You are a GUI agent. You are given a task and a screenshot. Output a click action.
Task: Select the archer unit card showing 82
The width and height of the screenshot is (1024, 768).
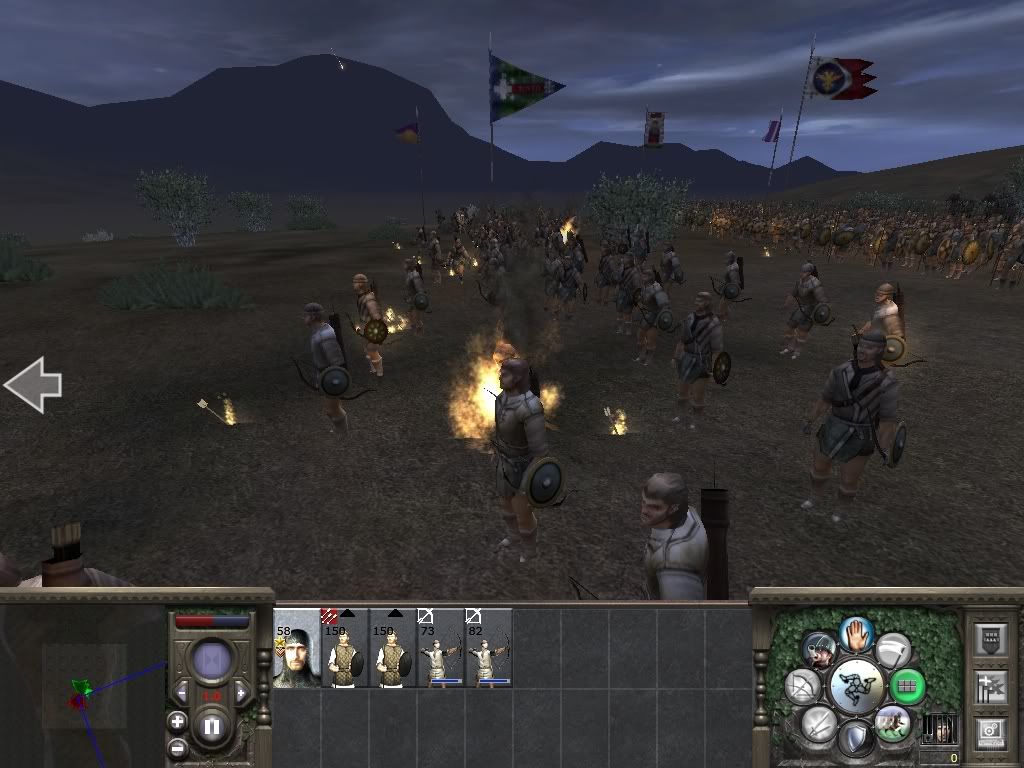pyautogui.click(x=489, y=649)
